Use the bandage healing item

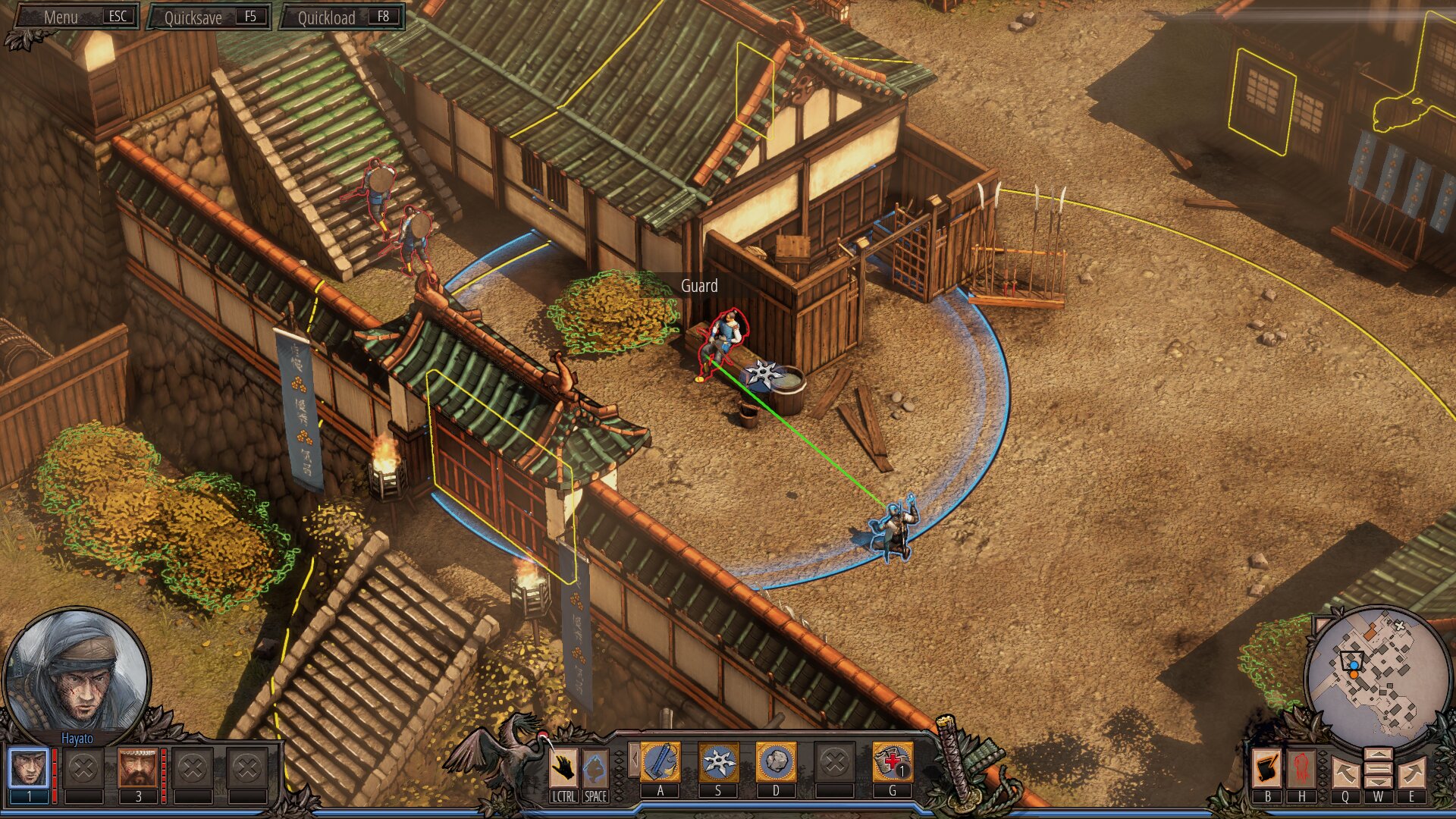(x=892, y=762)
